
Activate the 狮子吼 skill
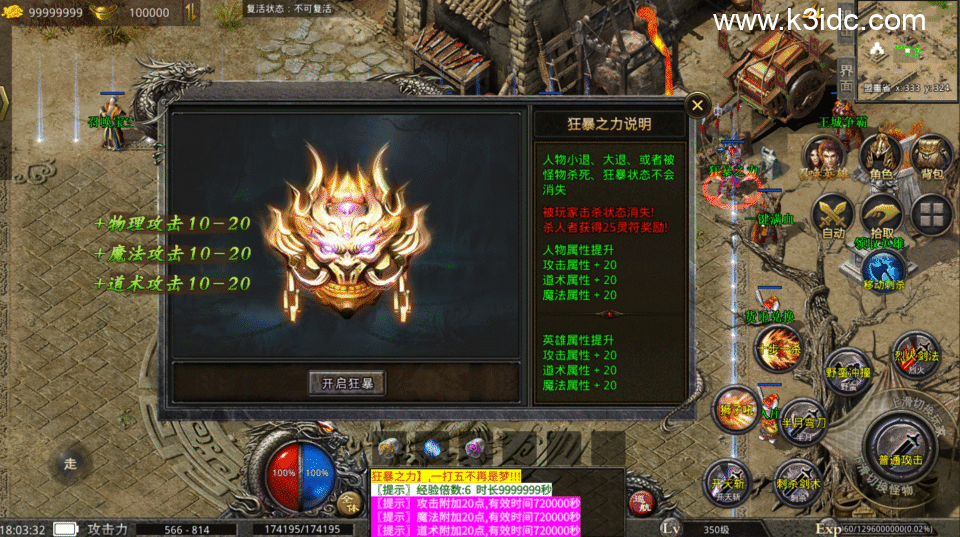[737, 408]
